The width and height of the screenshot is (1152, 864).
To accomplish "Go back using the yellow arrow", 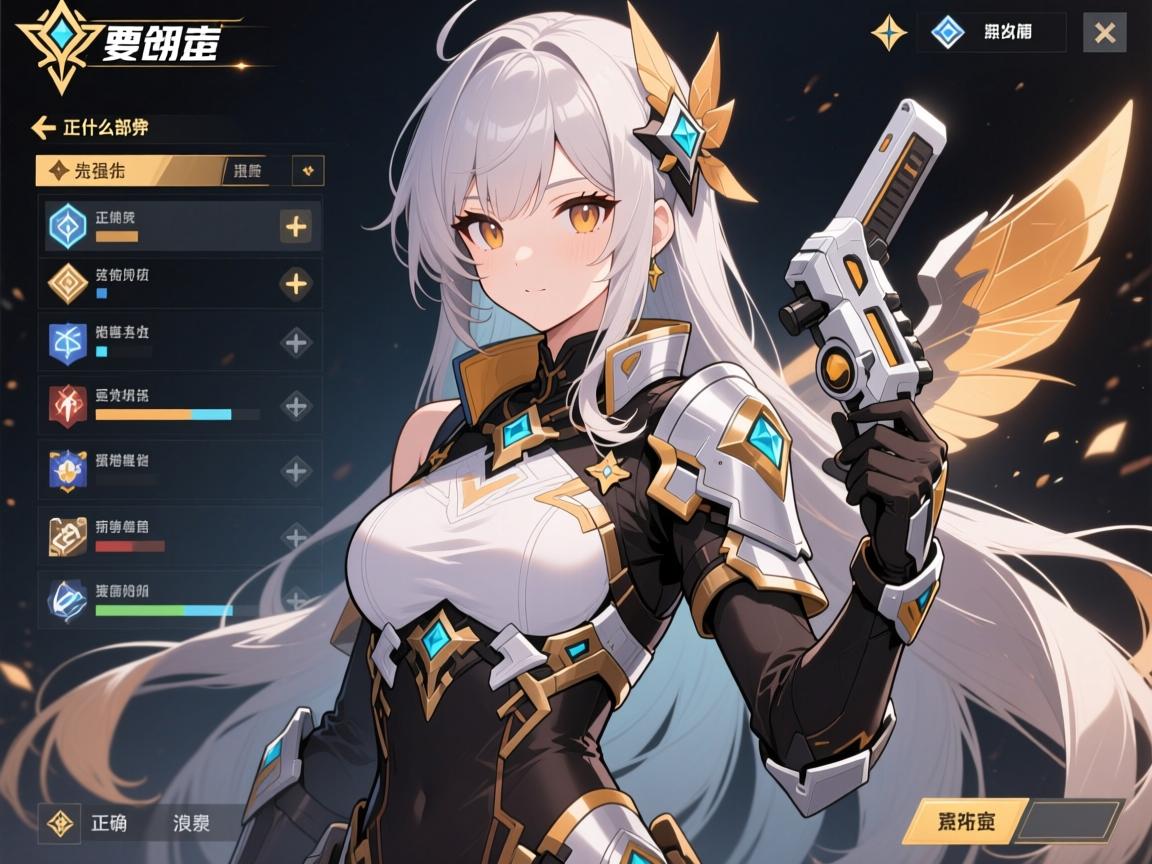I will 43,127.
